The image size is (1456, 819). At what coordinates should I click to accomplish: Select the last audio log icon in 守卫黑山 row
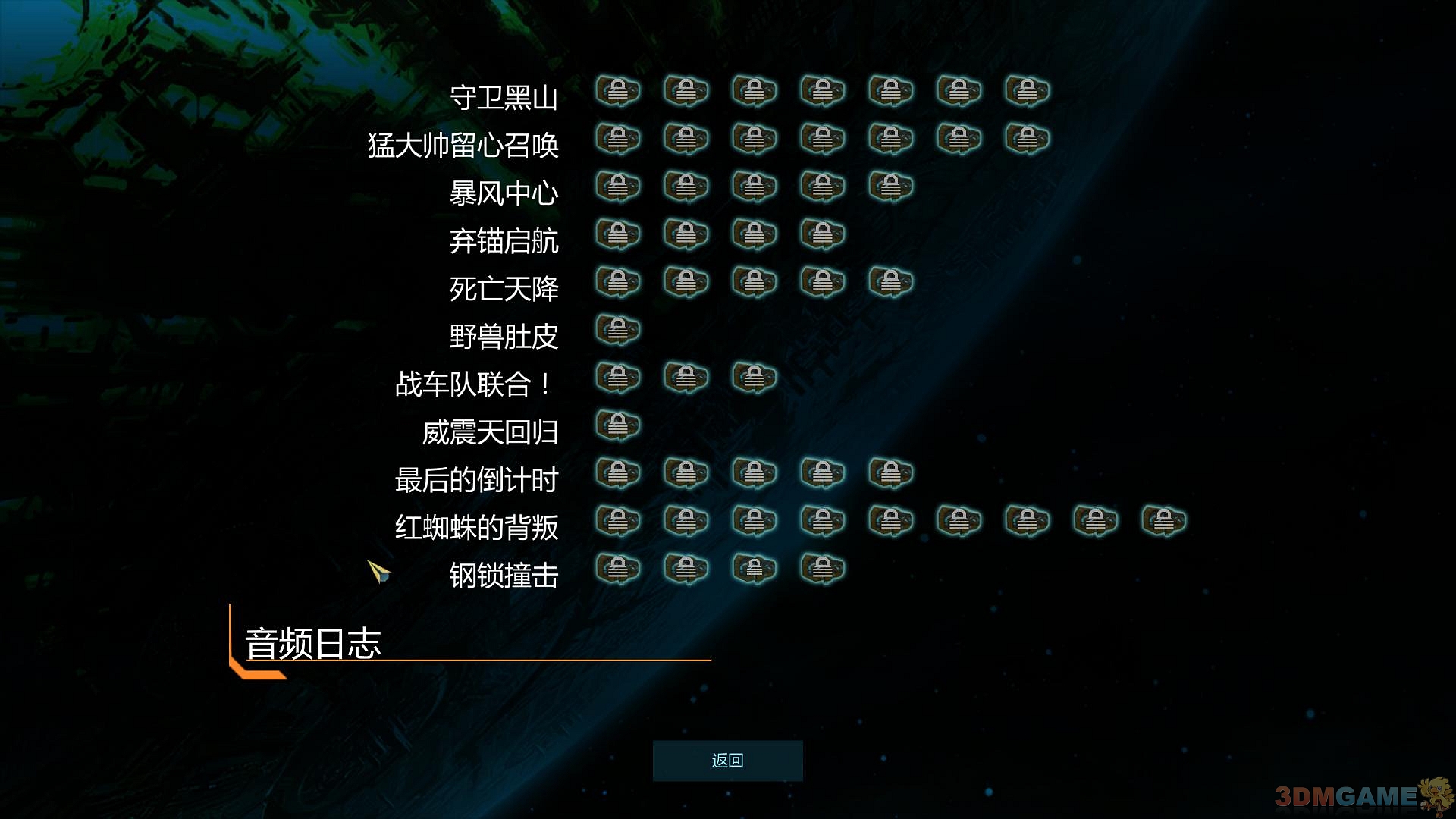pos(1028,91)
